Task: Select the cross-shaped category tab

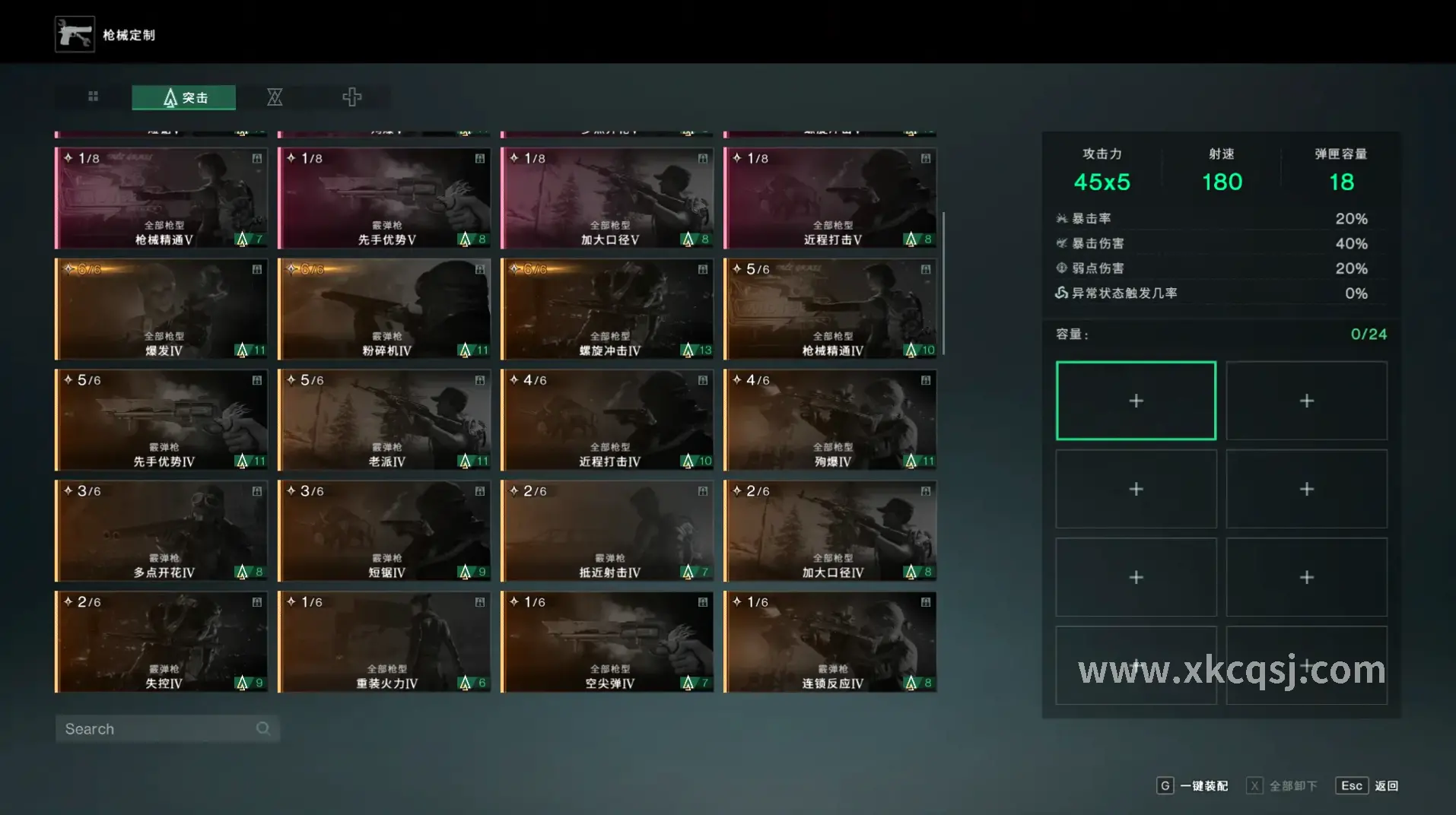Action: pos(351,97)
